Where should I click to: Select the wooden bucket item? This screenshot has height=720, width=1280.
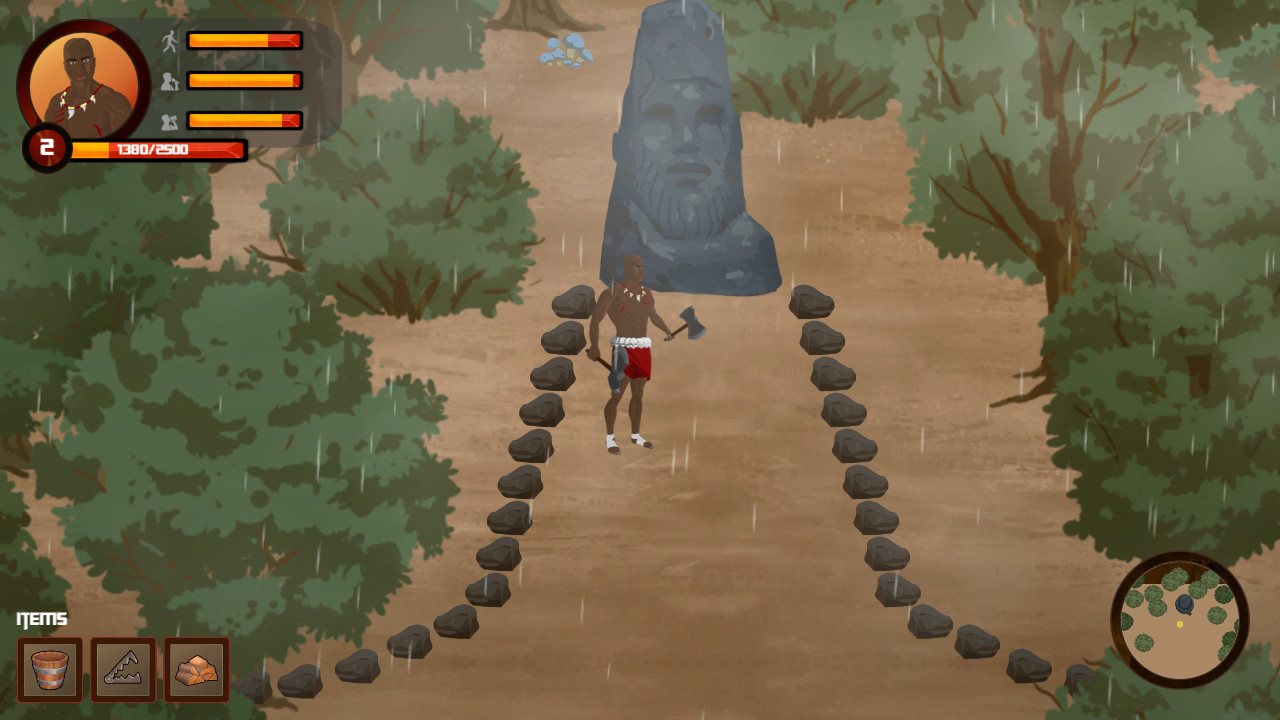tap(52, 670)
